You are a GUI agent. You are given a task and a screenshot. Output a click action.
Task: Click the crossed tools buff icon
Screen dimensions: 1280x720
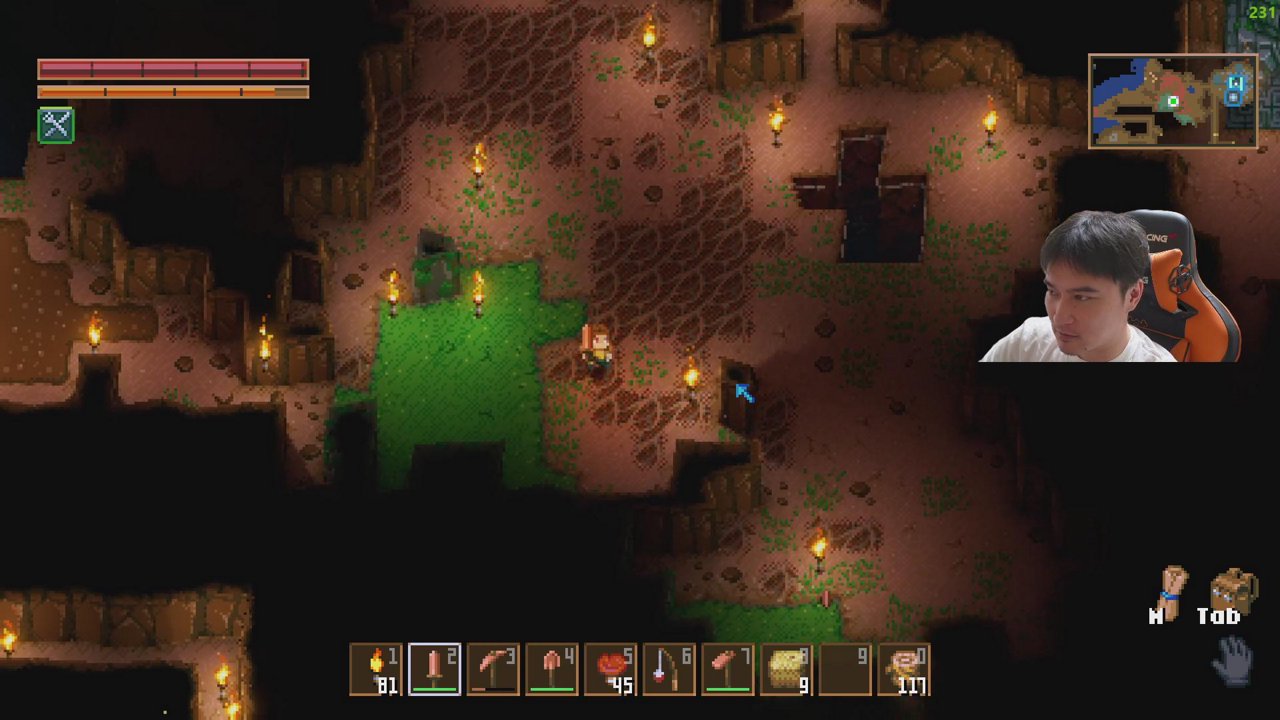click(56, 125)
